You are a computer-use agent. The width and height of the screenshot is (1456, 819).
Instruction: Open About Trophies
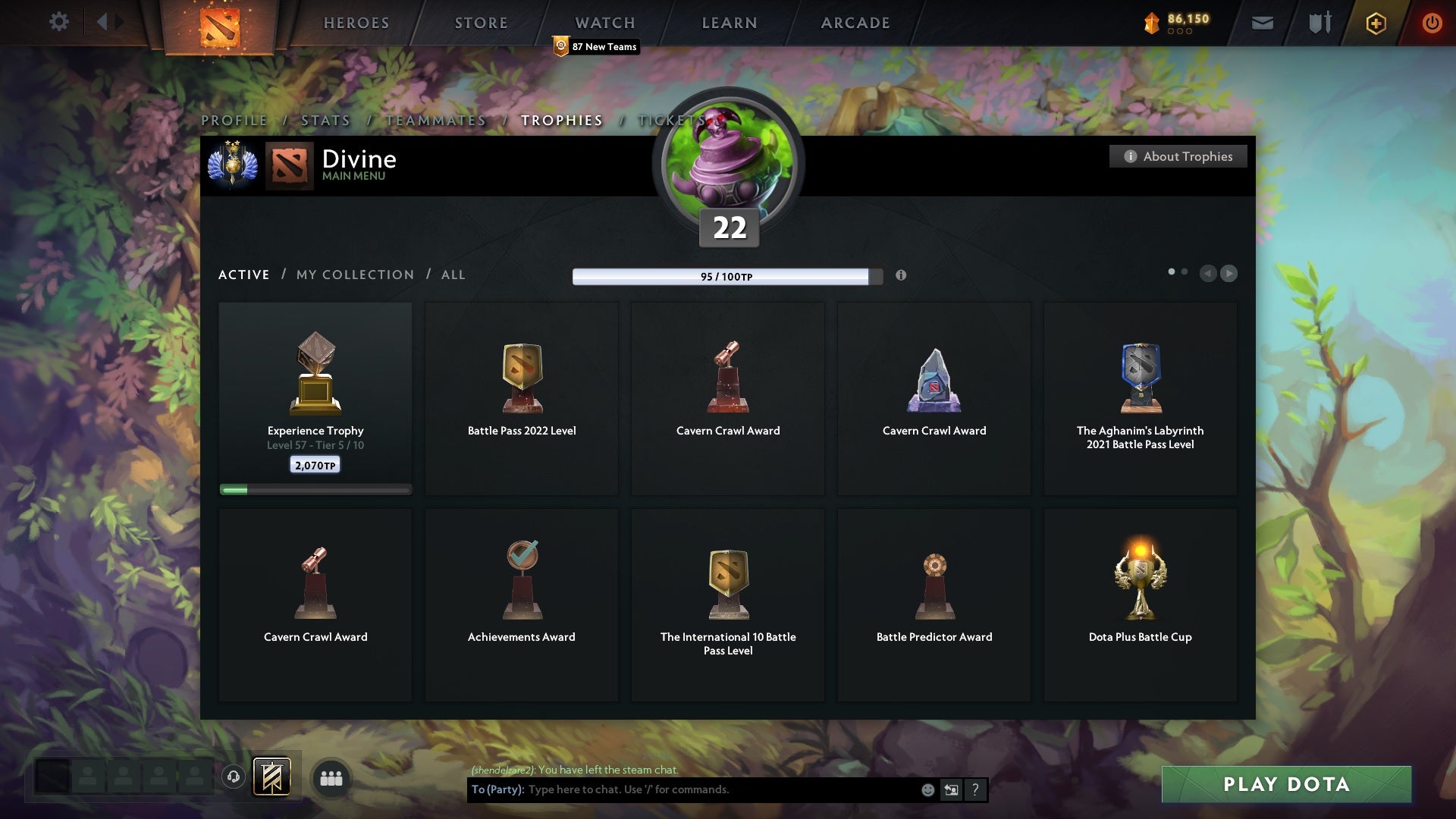point(1178,156)
